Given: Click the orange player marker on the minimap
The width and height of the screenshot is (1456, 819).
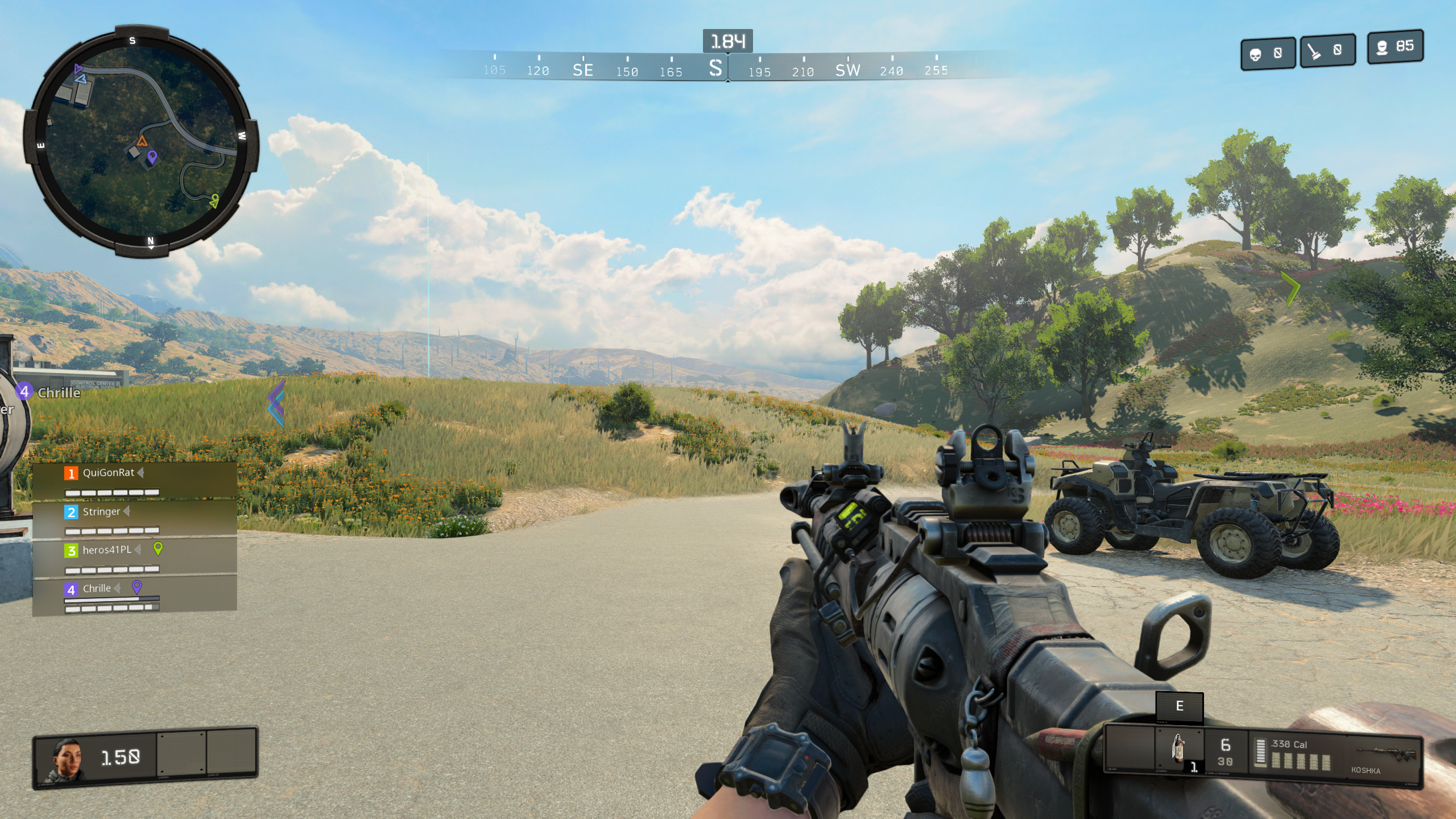Looking at the screenshot, I should pyautogui.click(x=142, y=140).
